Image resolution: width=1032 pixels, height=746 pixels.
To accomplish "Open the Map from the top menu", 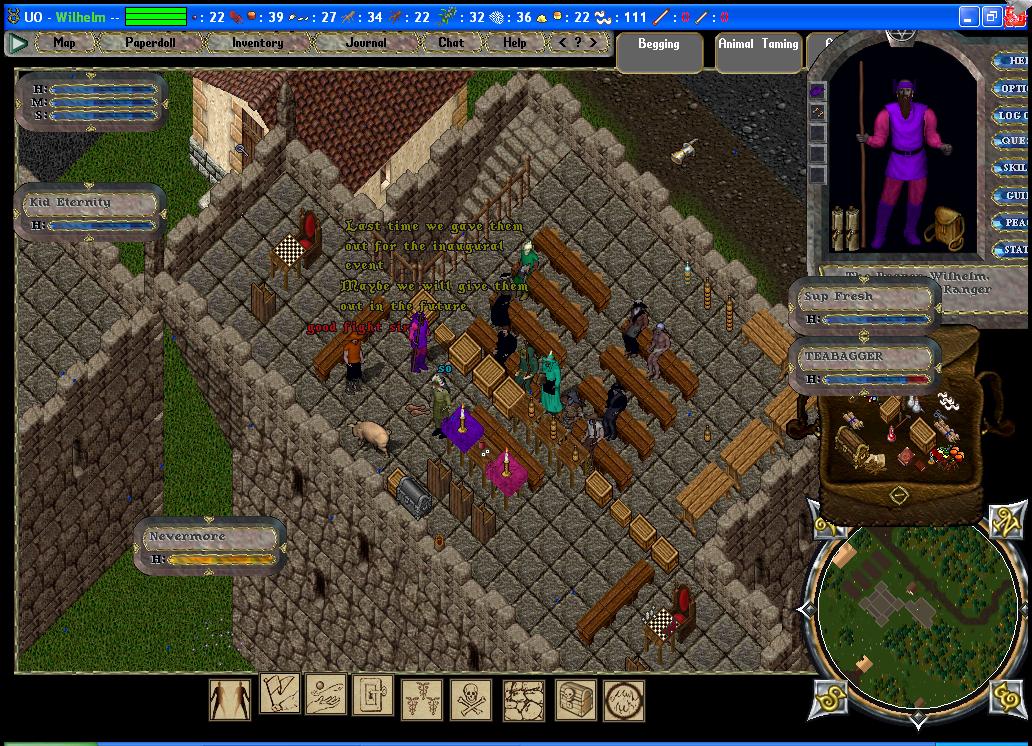I will click(x=64, y=43).
